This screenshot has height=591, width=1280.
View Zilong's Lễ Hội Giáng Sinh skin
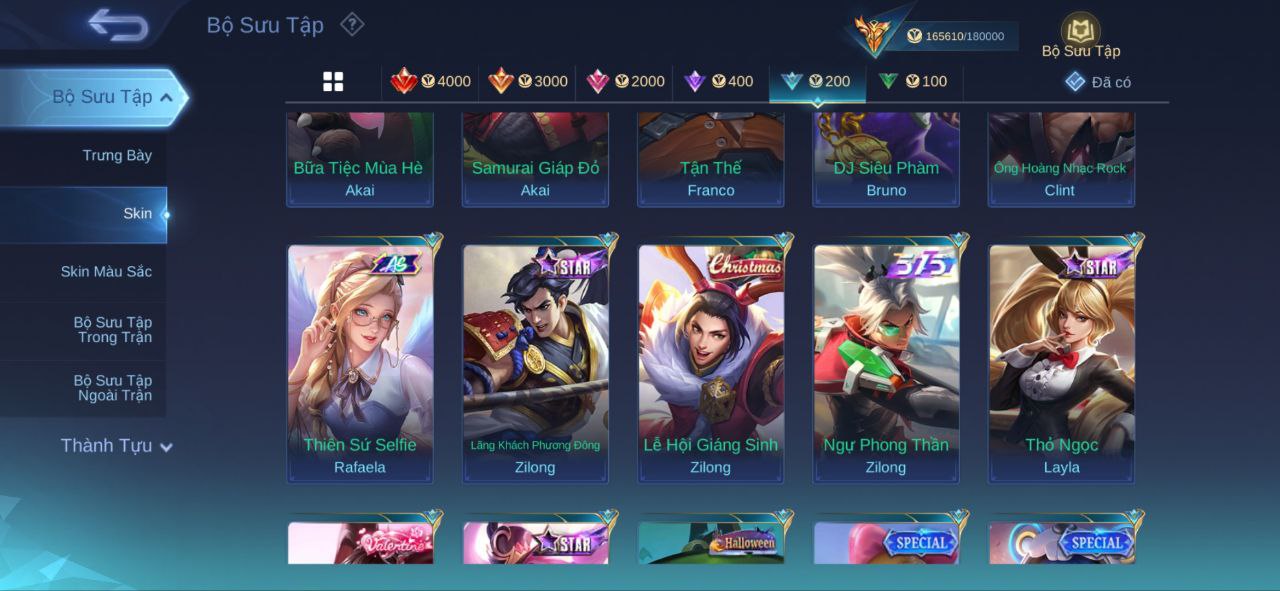click(x=711, y=362)
